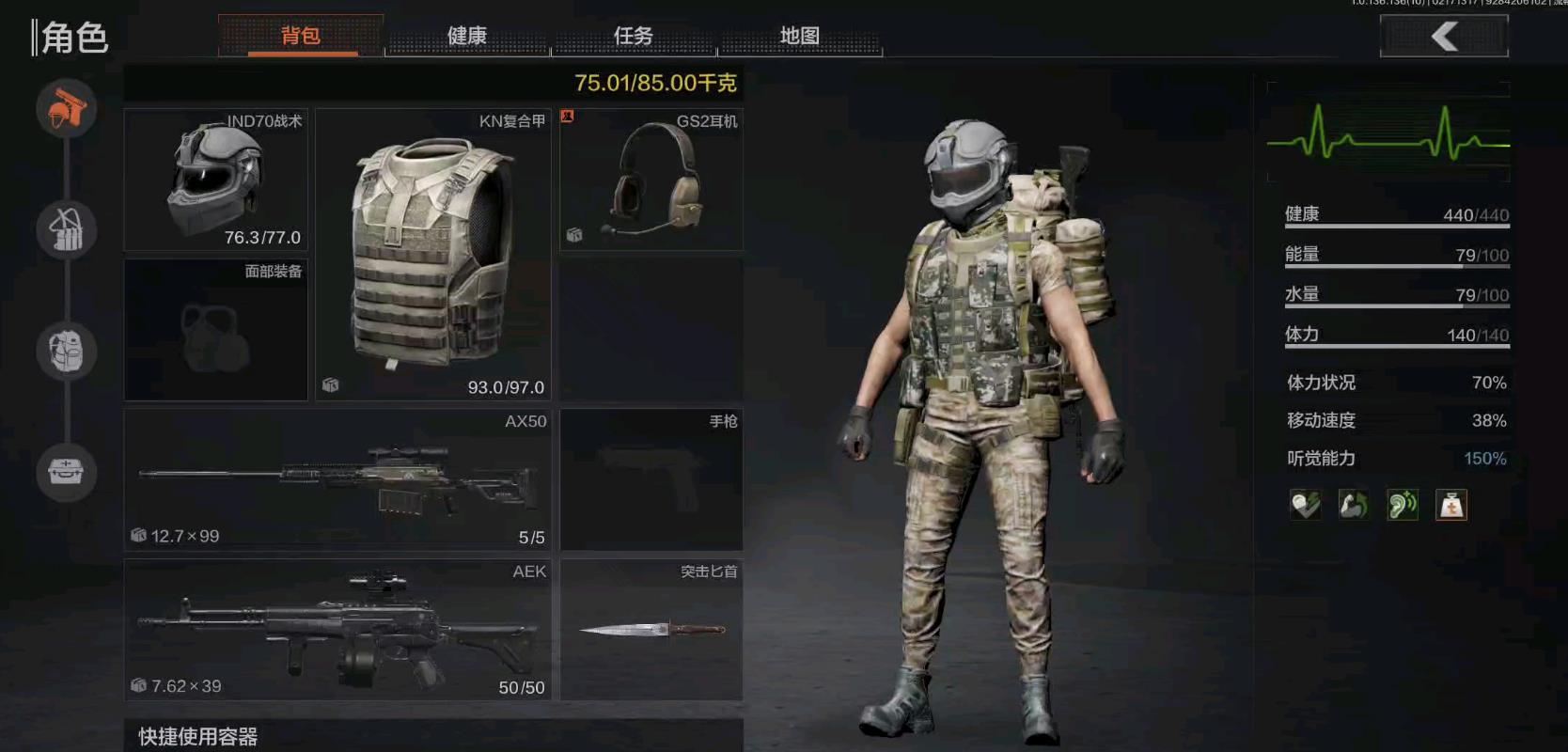Open the medkit container sidebar icon
This screenshot has height=752, width=1568.
click(66, 473)
